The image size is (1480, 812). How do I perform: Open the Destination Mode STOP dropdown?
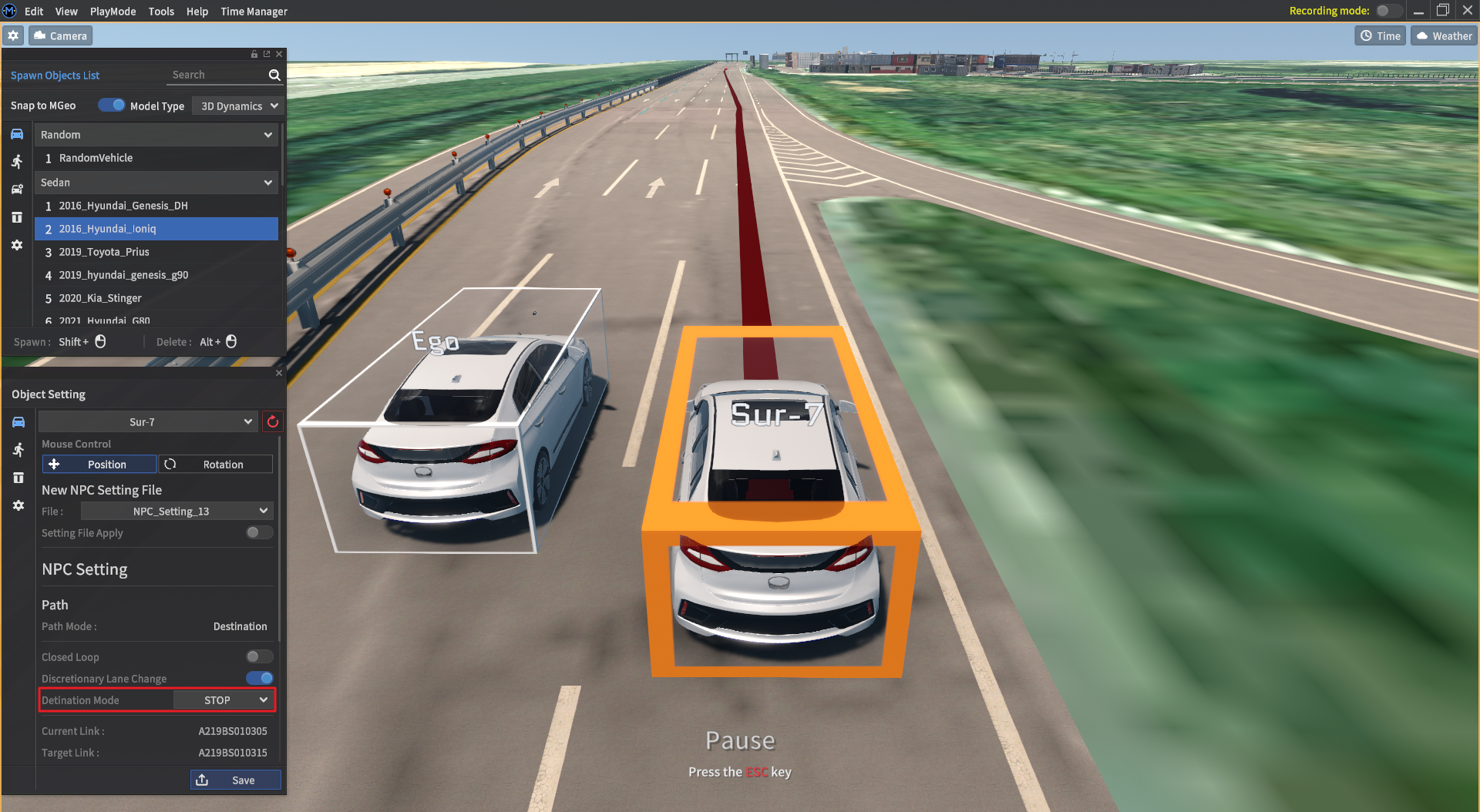point(223,700)
